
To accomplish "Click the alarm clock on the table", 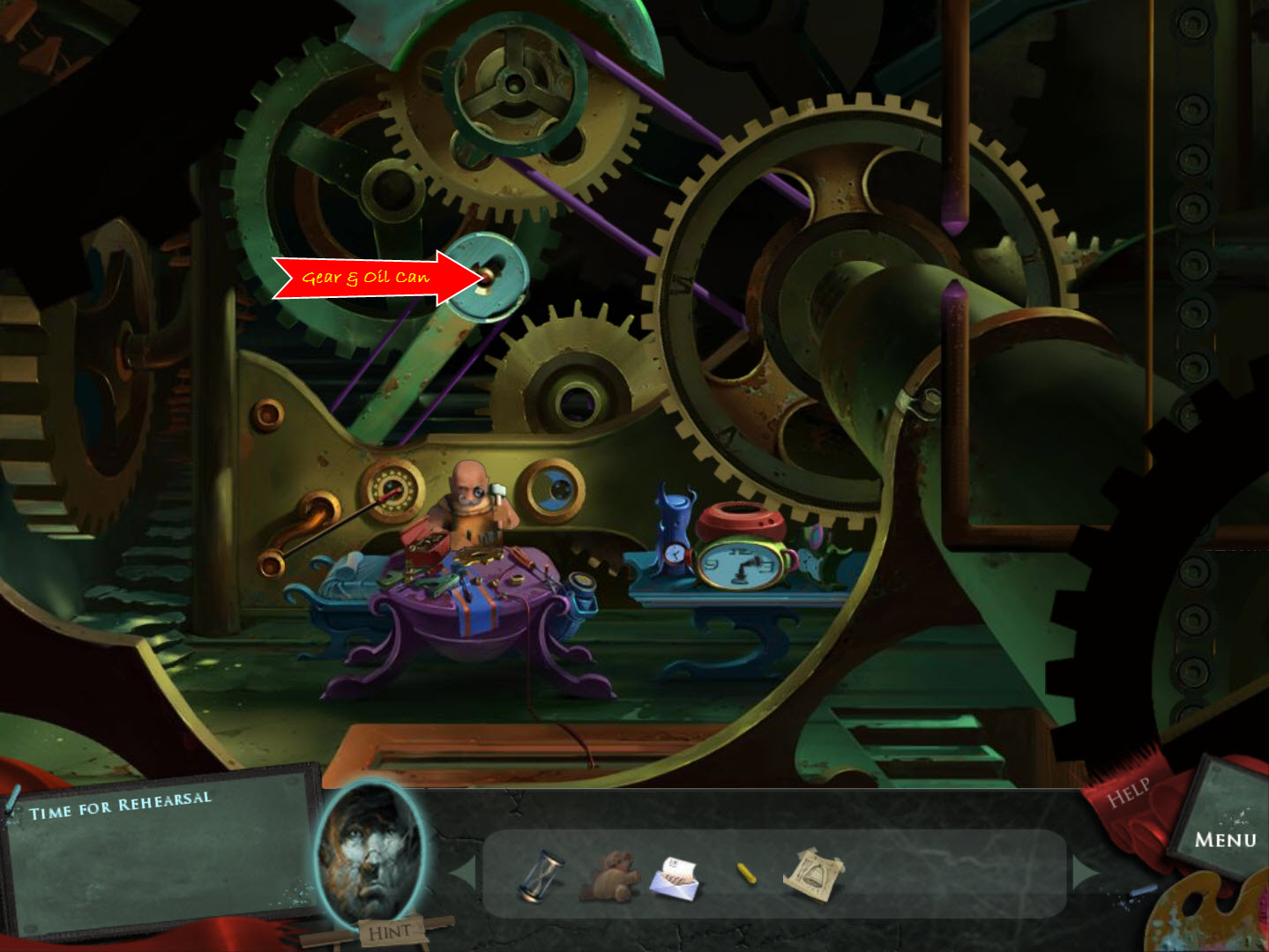I will pos(743,564).
